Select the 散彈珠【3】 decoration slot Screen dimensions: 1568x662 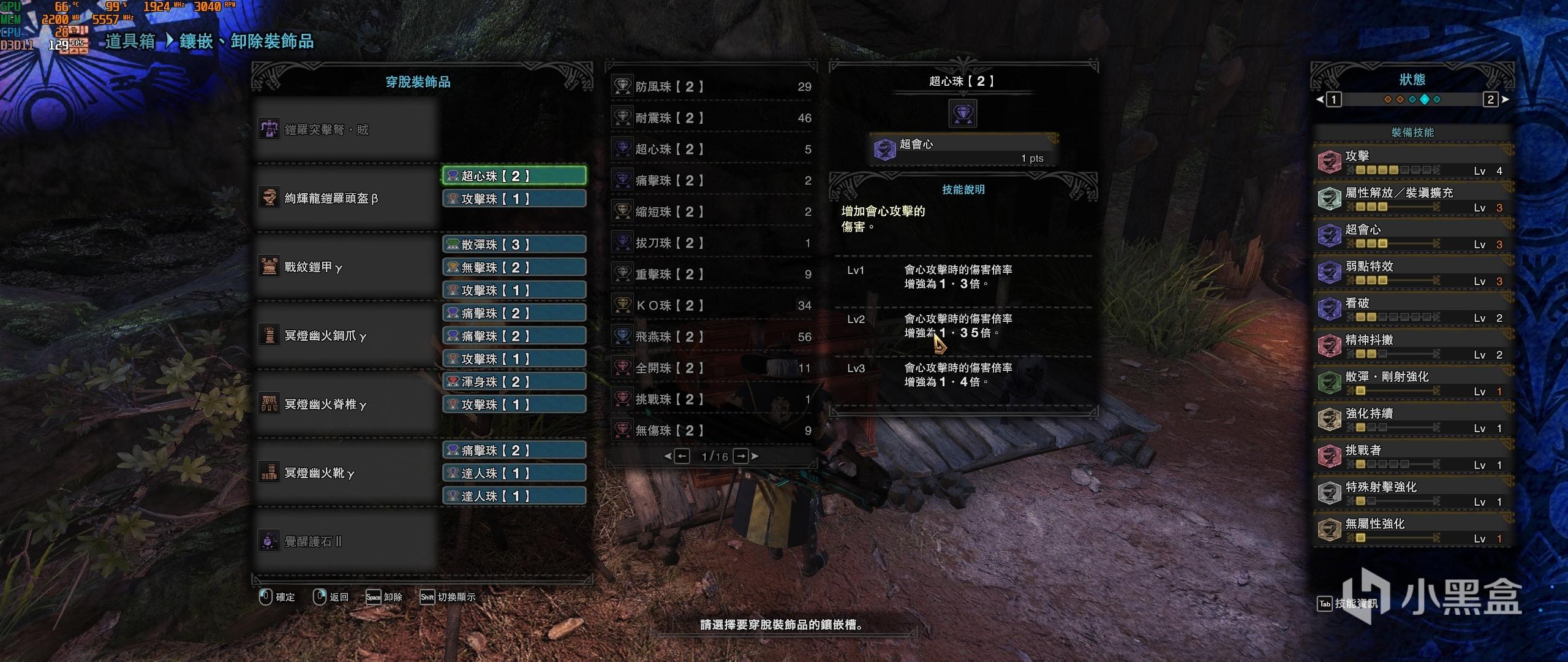514,245
